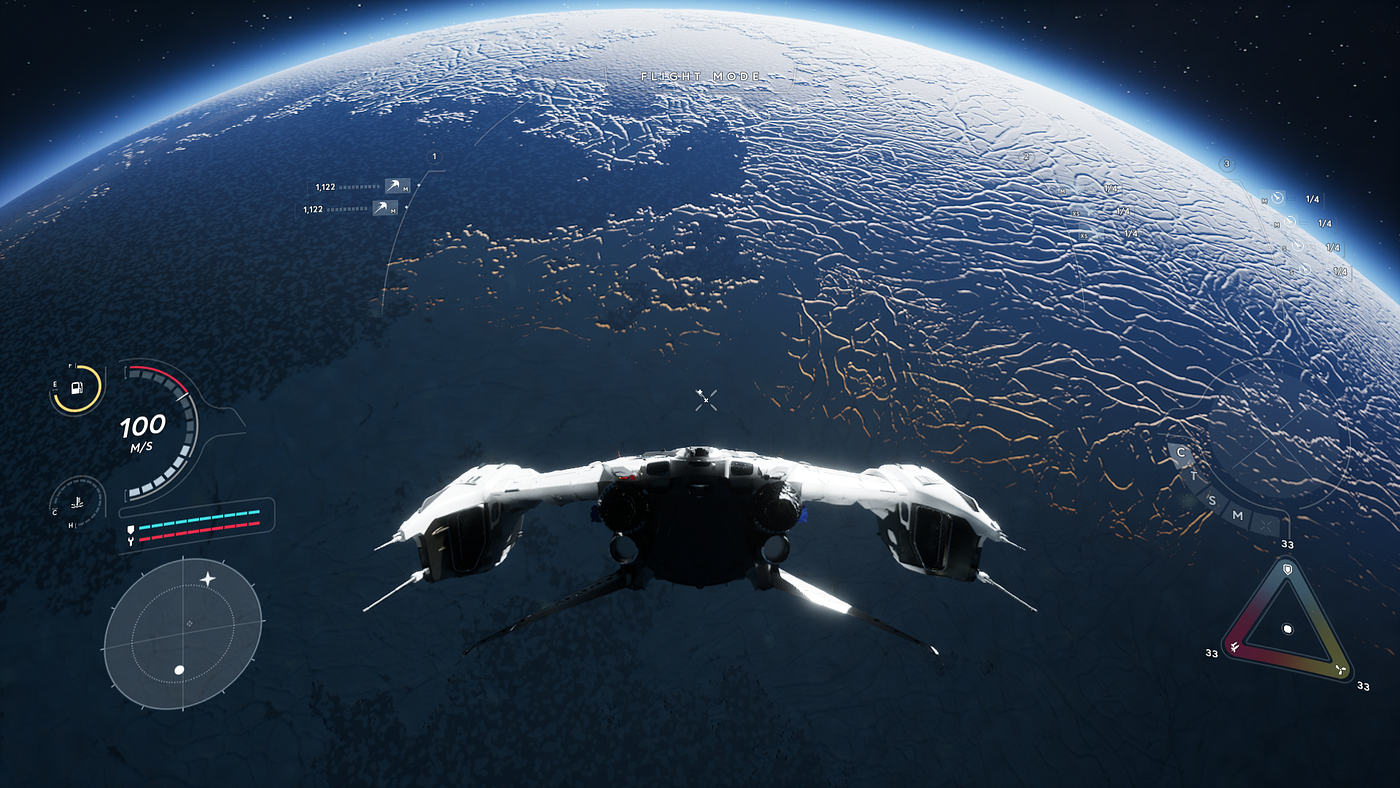Image resolution: width=1400 pixels, height=788 pixels.
Task: Click the shield icon atop the power triangle
Action: coord(1288,569)
